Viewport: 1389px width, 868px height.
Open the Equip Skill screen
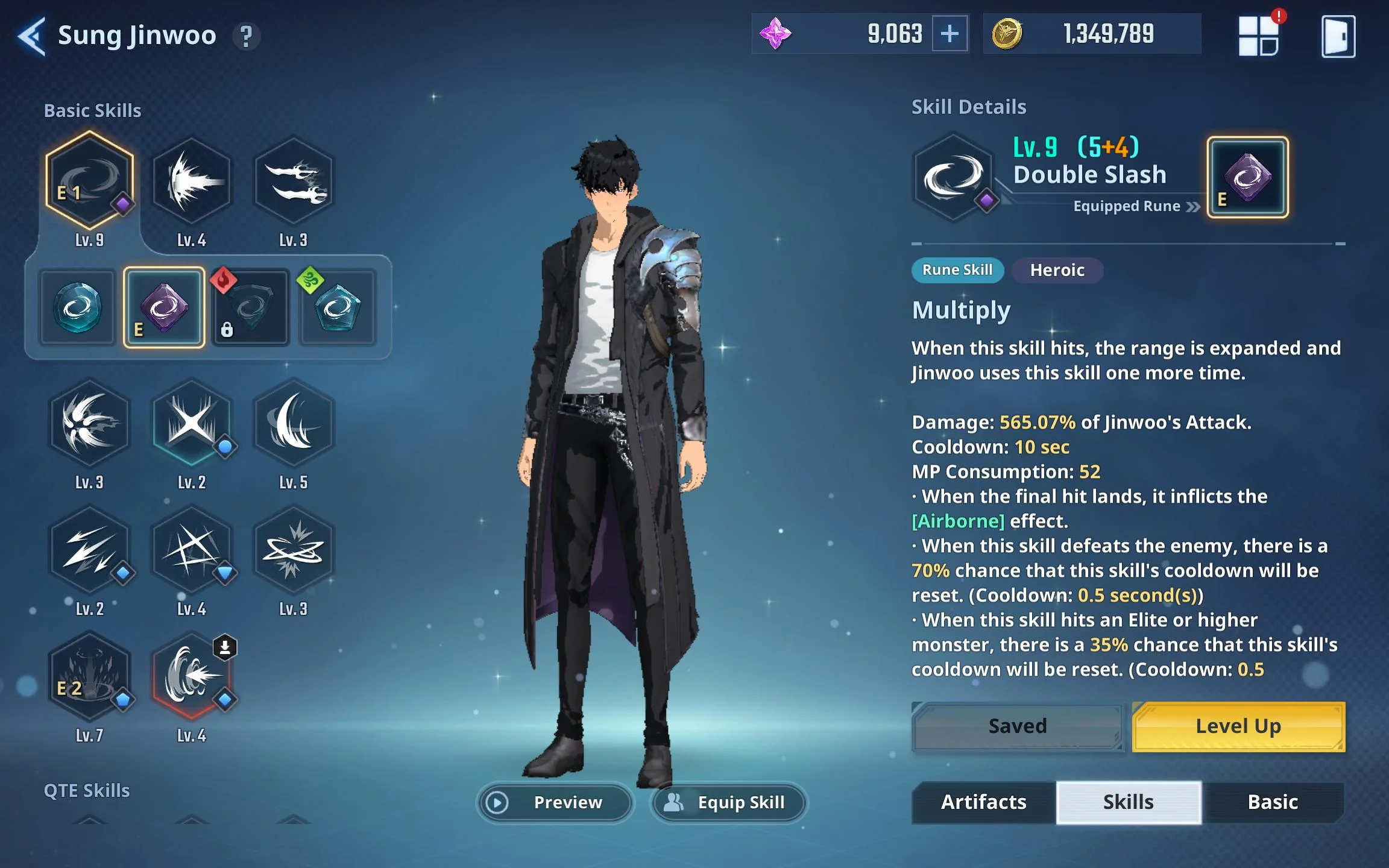coord(729,802)
